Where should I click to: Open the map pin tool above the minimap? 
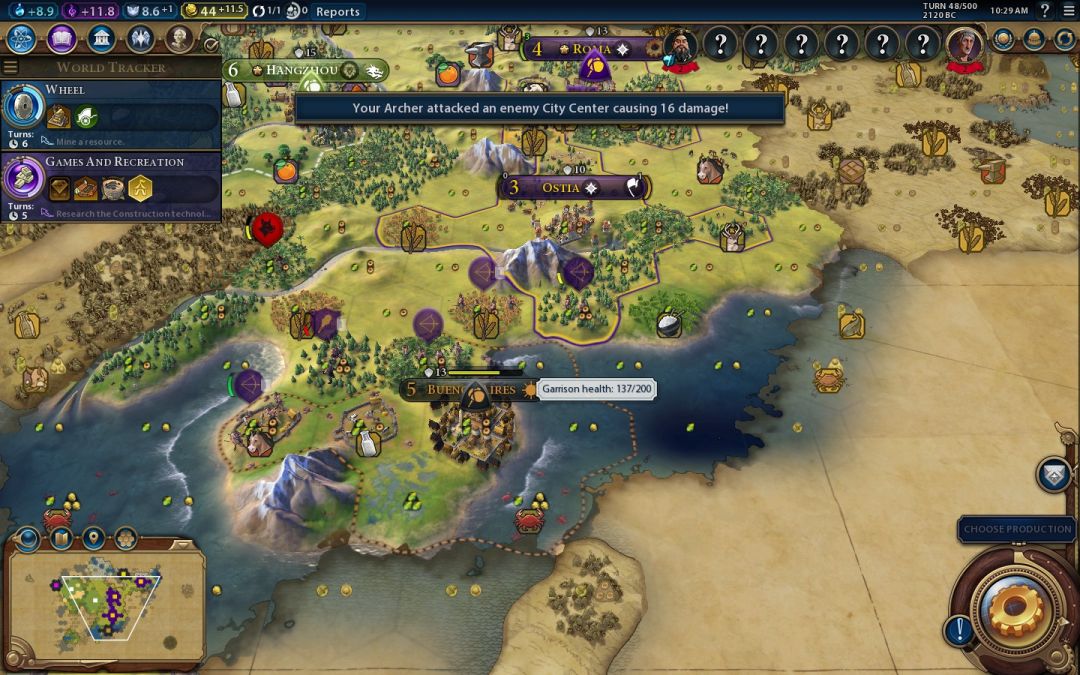point(93,539)
